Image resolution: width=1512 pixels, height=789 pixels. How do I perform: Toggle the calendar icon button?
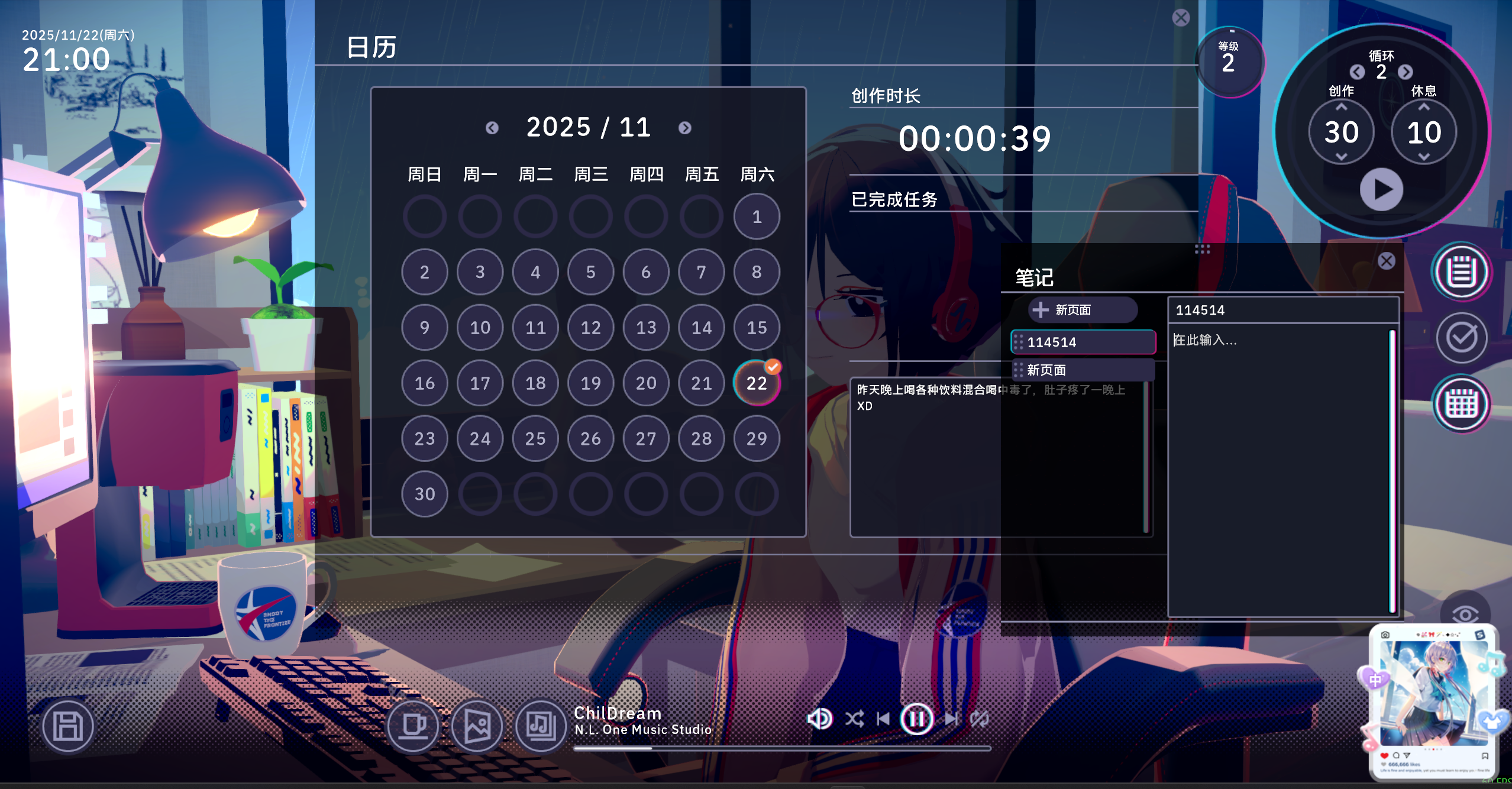click(x=1461, y=404)
